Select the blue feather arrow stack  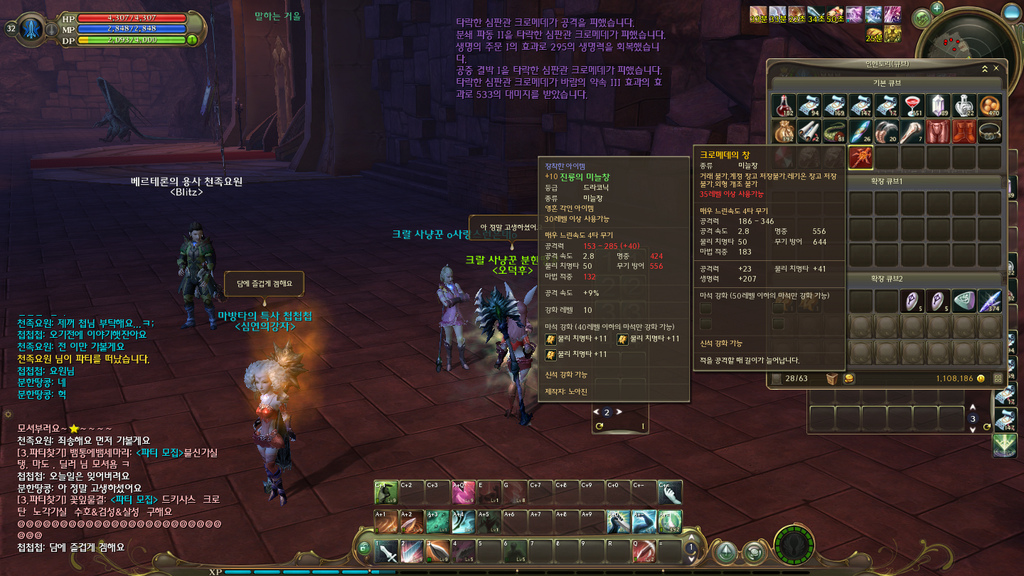click(989, 301)
